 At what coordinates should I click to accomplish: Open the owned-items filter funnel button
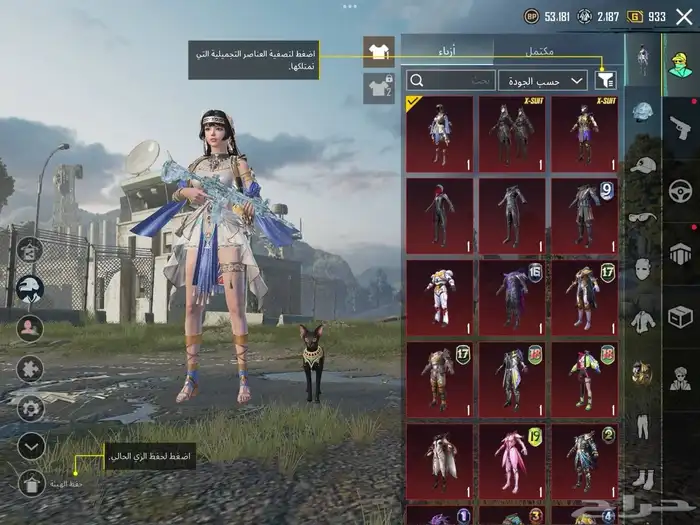pos(605,80)
